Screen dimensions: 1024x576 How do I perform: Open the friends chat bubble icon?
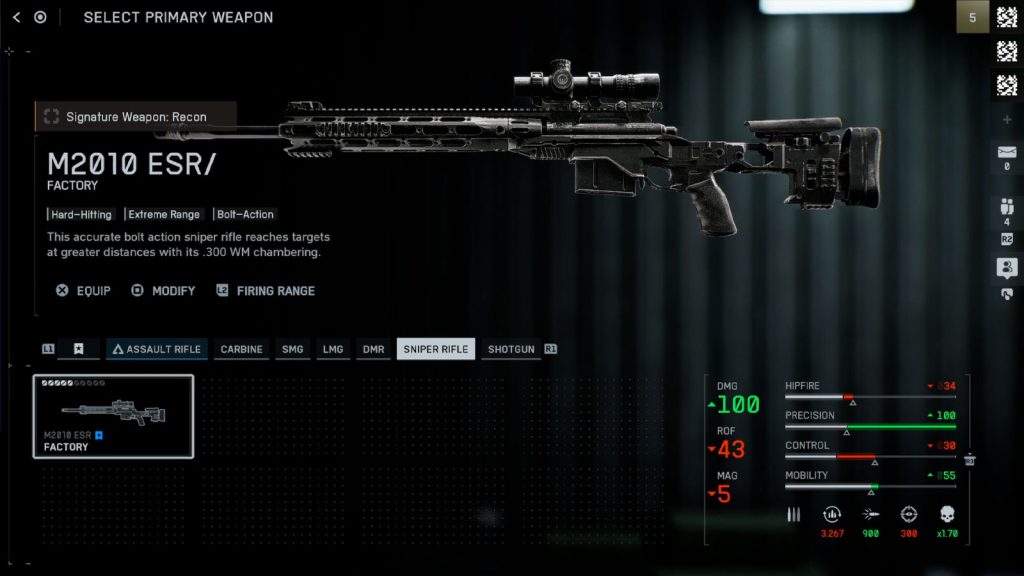pos(1007,267)
